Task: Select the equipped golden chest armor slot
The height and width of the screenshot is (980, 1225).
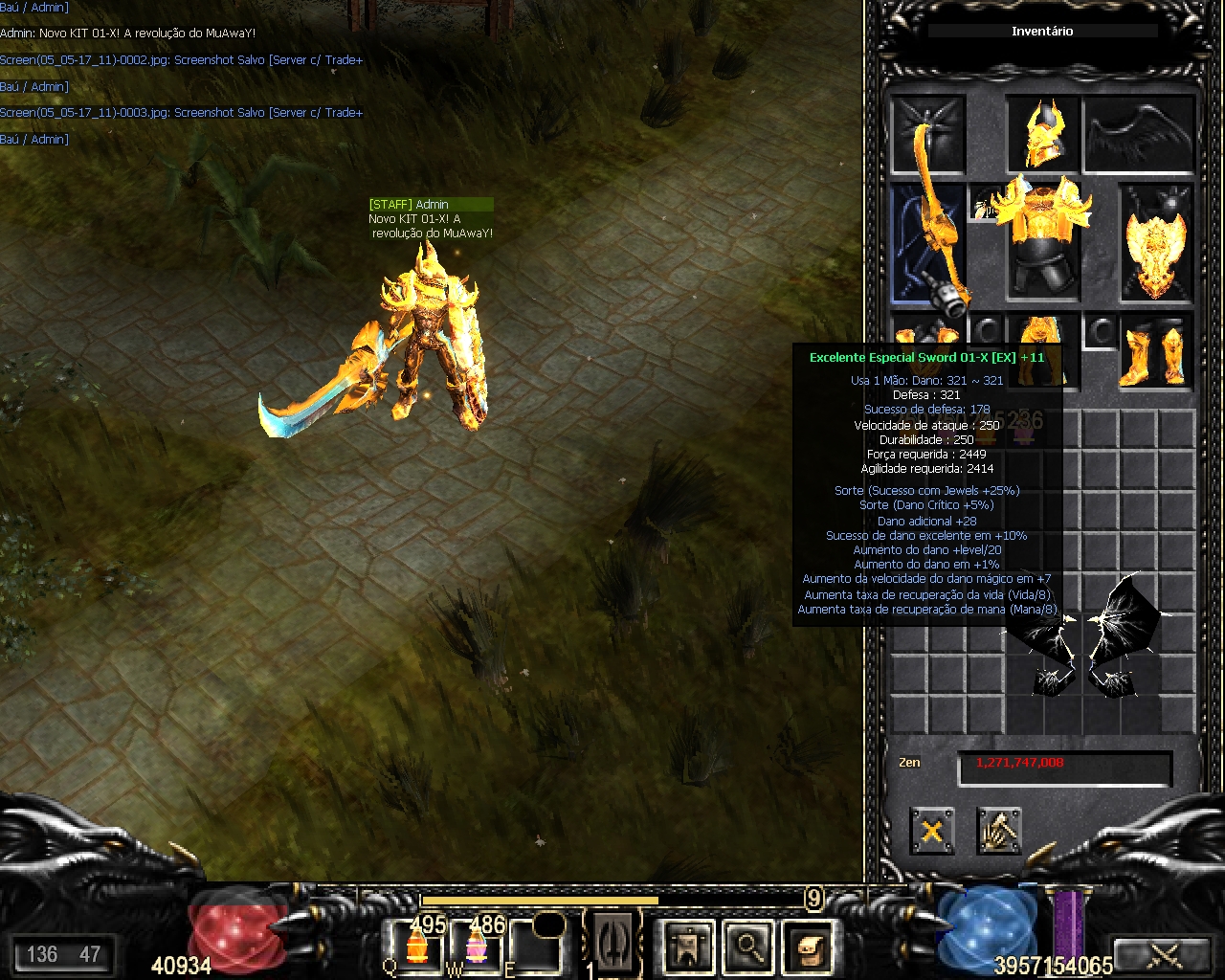Action: coord(1042,236)
